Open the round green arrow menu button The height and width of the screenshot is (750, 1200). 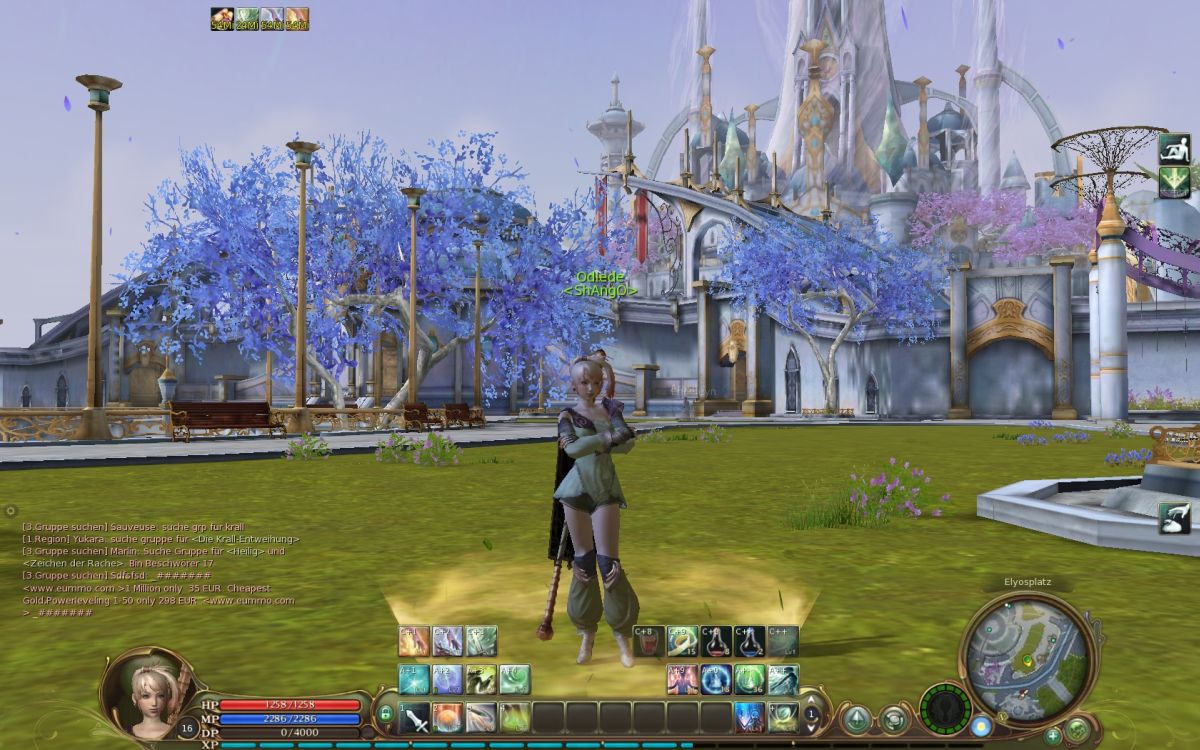(856, 719)
